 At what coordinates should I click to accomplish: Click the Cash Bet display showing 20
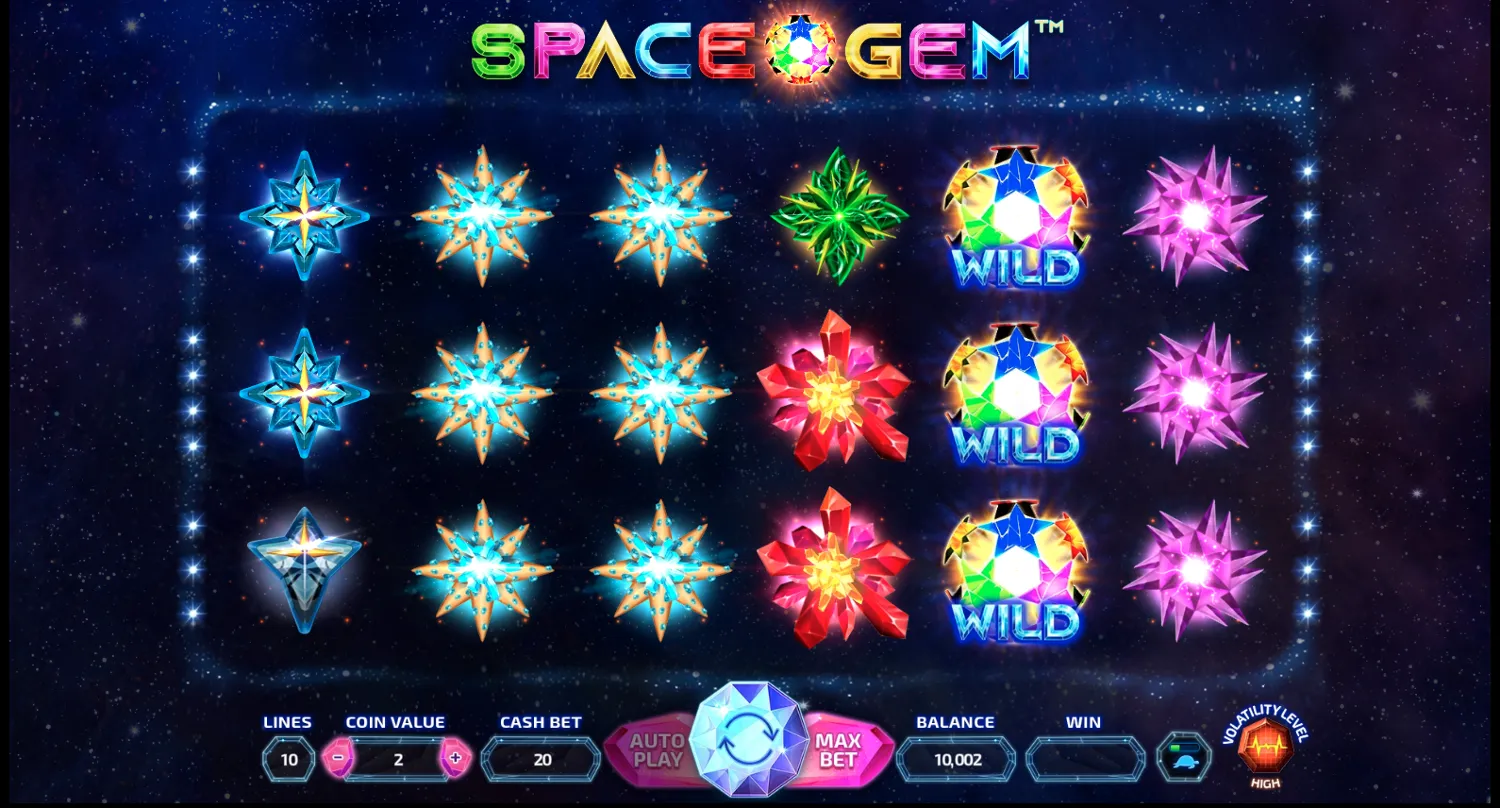click(x=541, y=758)
